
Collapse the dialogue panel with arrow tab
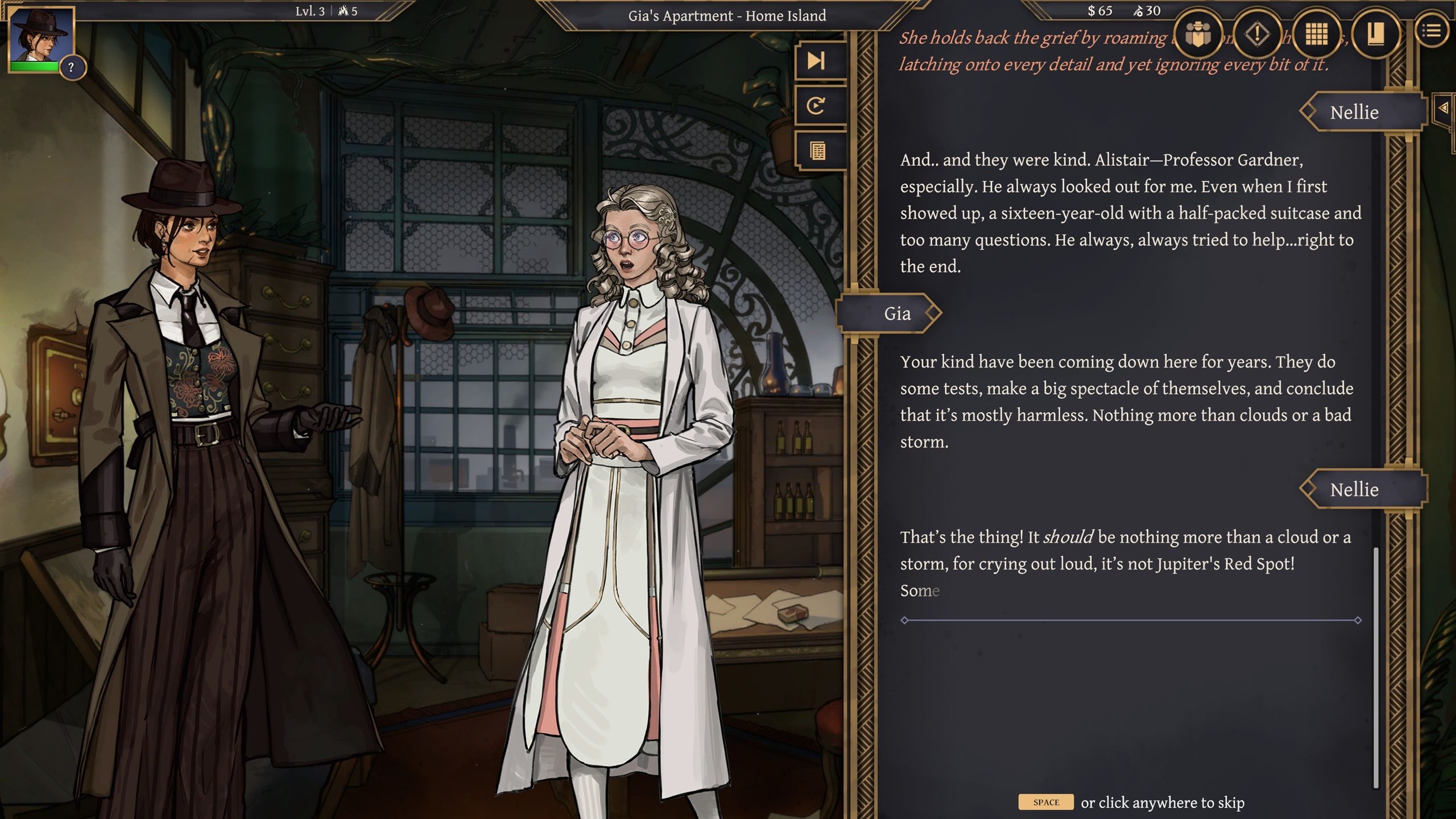1443,107
